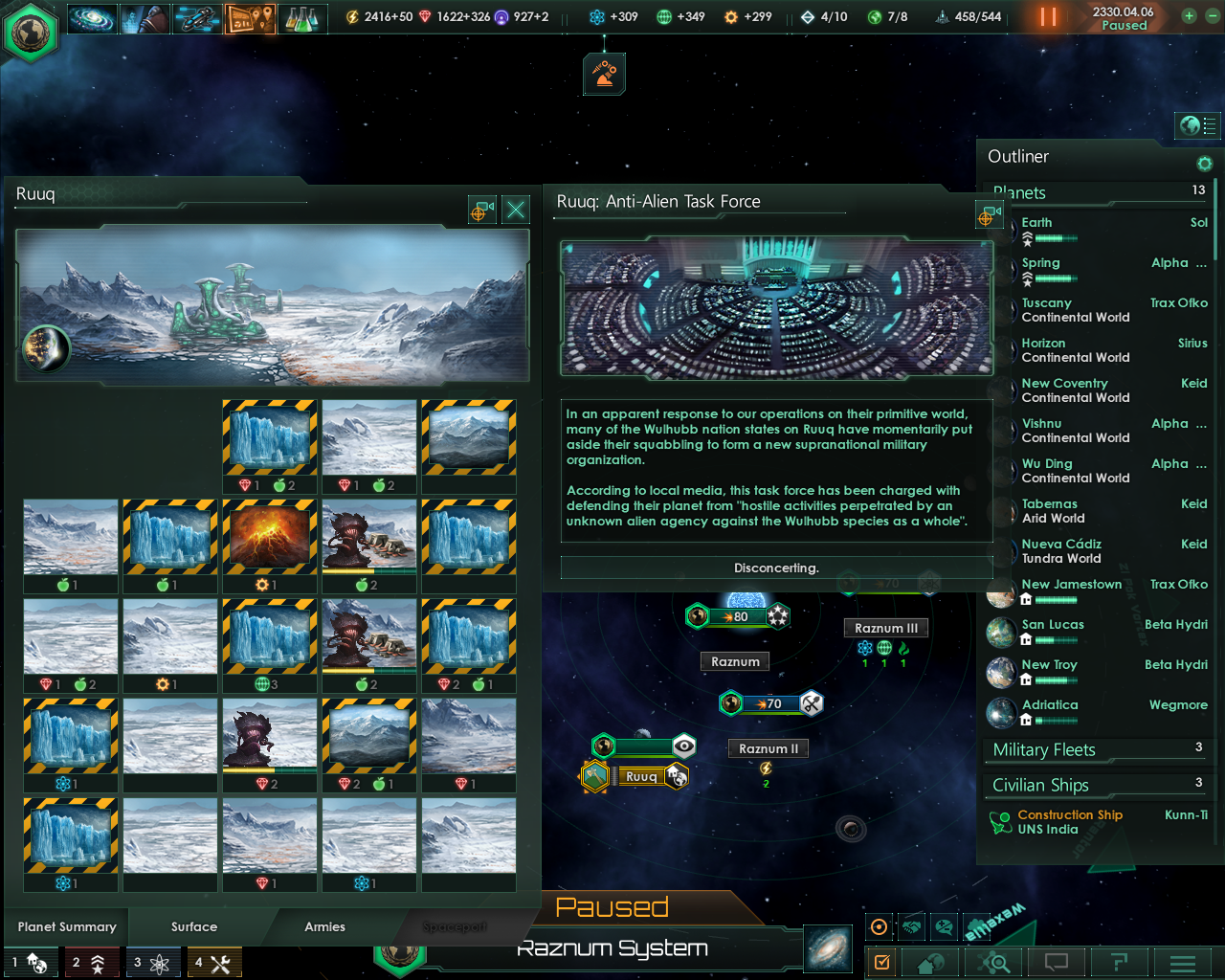Image resolution: width=1225 pixels, height=980 pixels.
Task: Open the galaxy overview icon next to the empire emblem
Action: (x=92, y=17)
